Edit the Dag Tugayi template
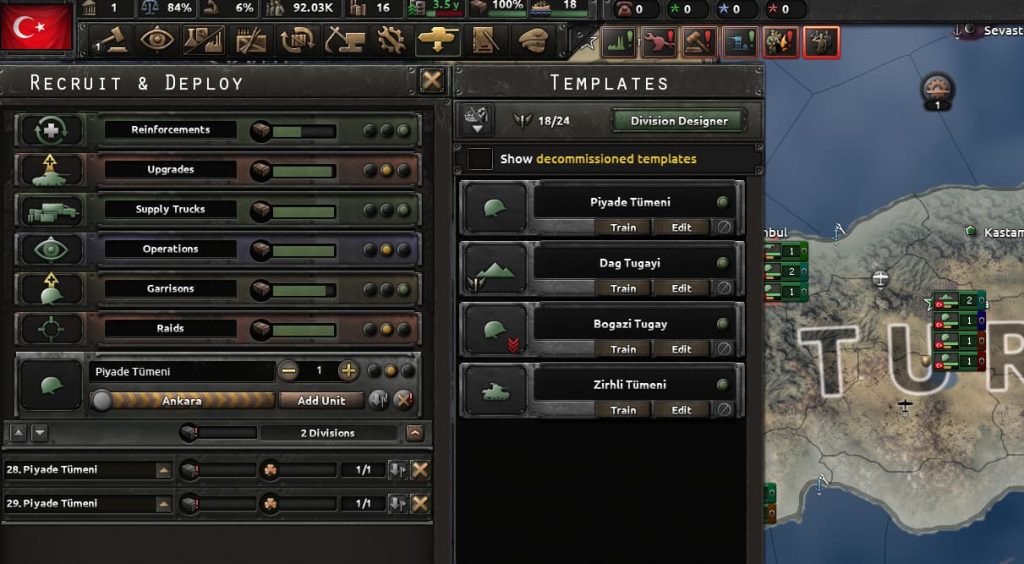This screenshot has height=564, width=1024. [682, 289]
